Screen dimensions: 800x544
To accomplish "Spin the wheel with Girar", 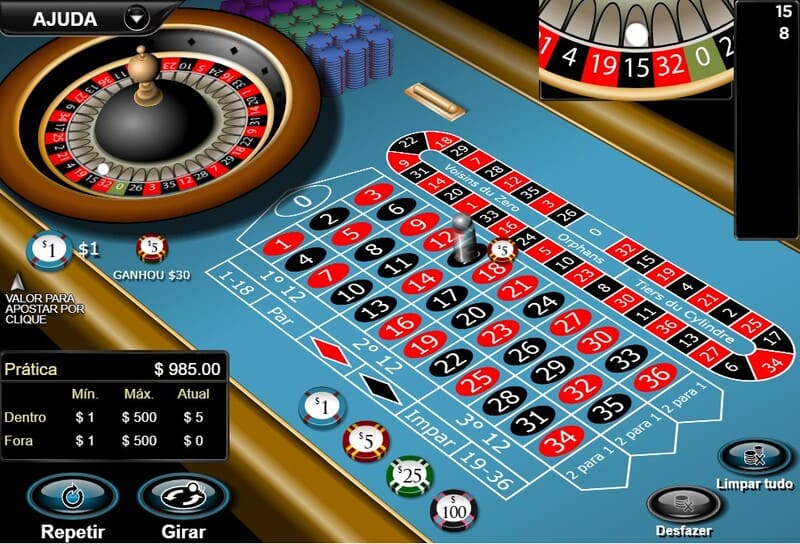I will coord(182,495).
